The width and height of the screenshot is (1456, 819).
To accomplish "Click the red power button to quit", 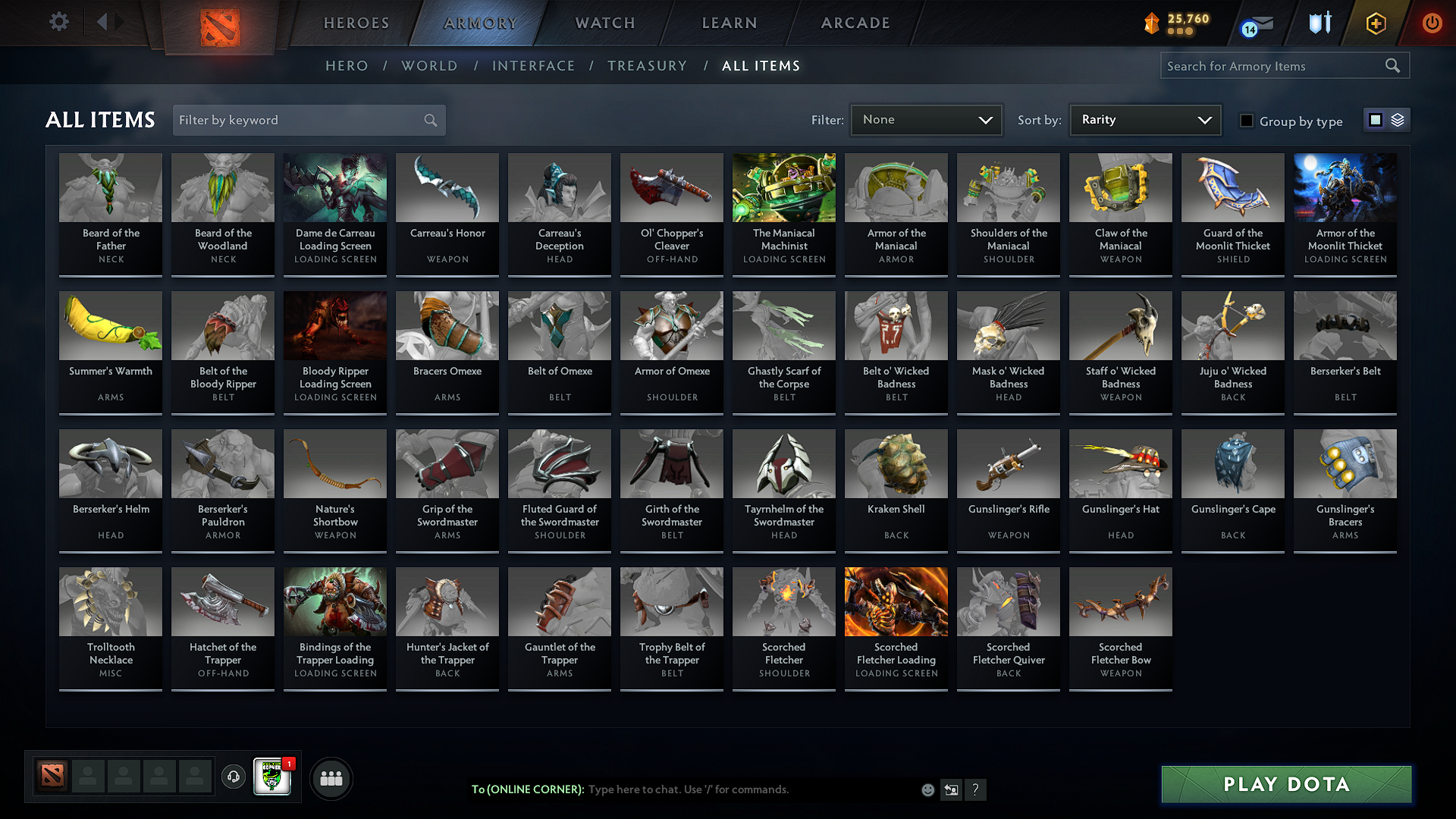I will (x=1432, y=23).
